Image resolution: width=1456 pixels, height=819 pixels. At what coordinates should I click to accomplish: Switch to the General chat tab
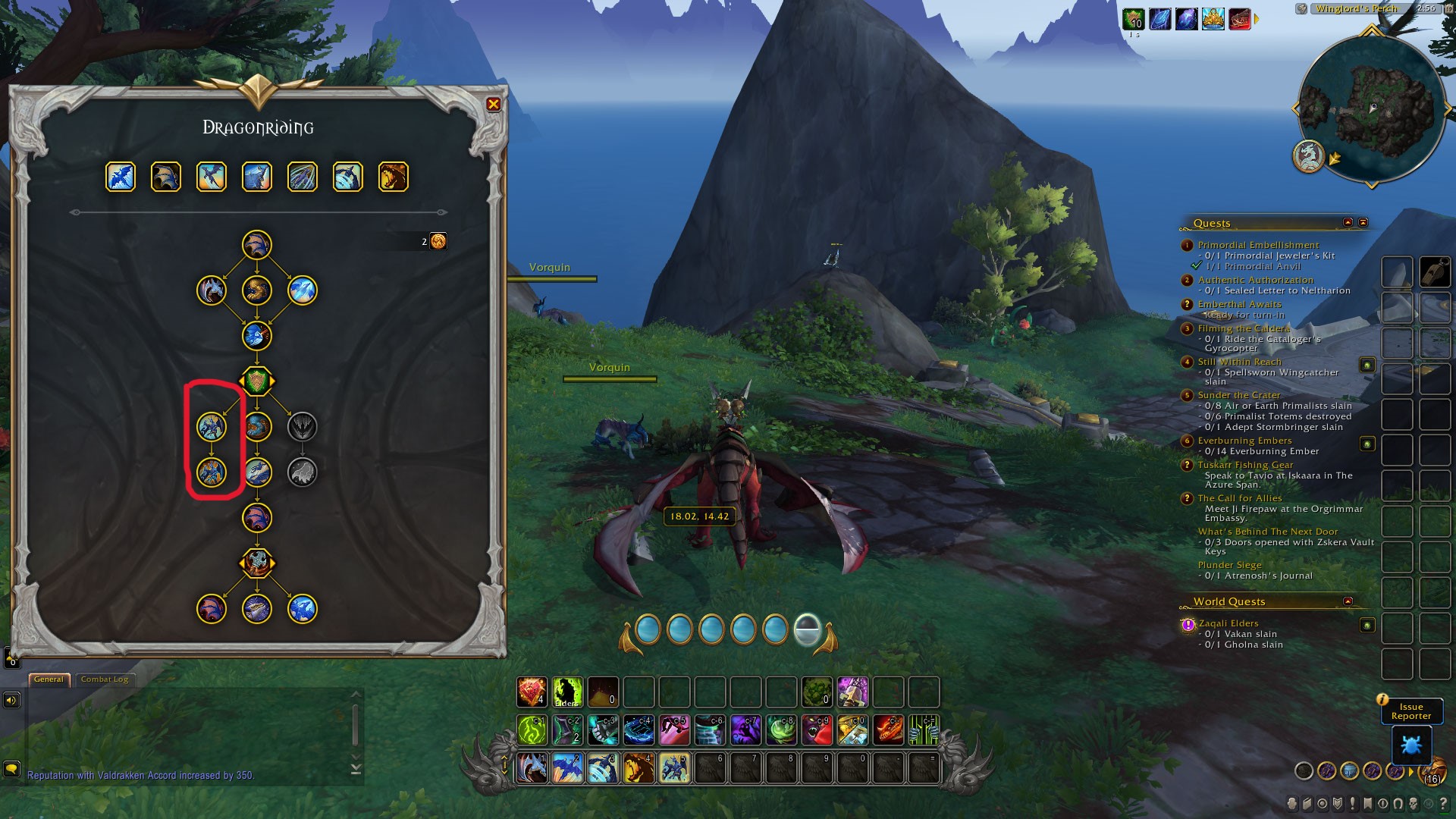[49, 679]
